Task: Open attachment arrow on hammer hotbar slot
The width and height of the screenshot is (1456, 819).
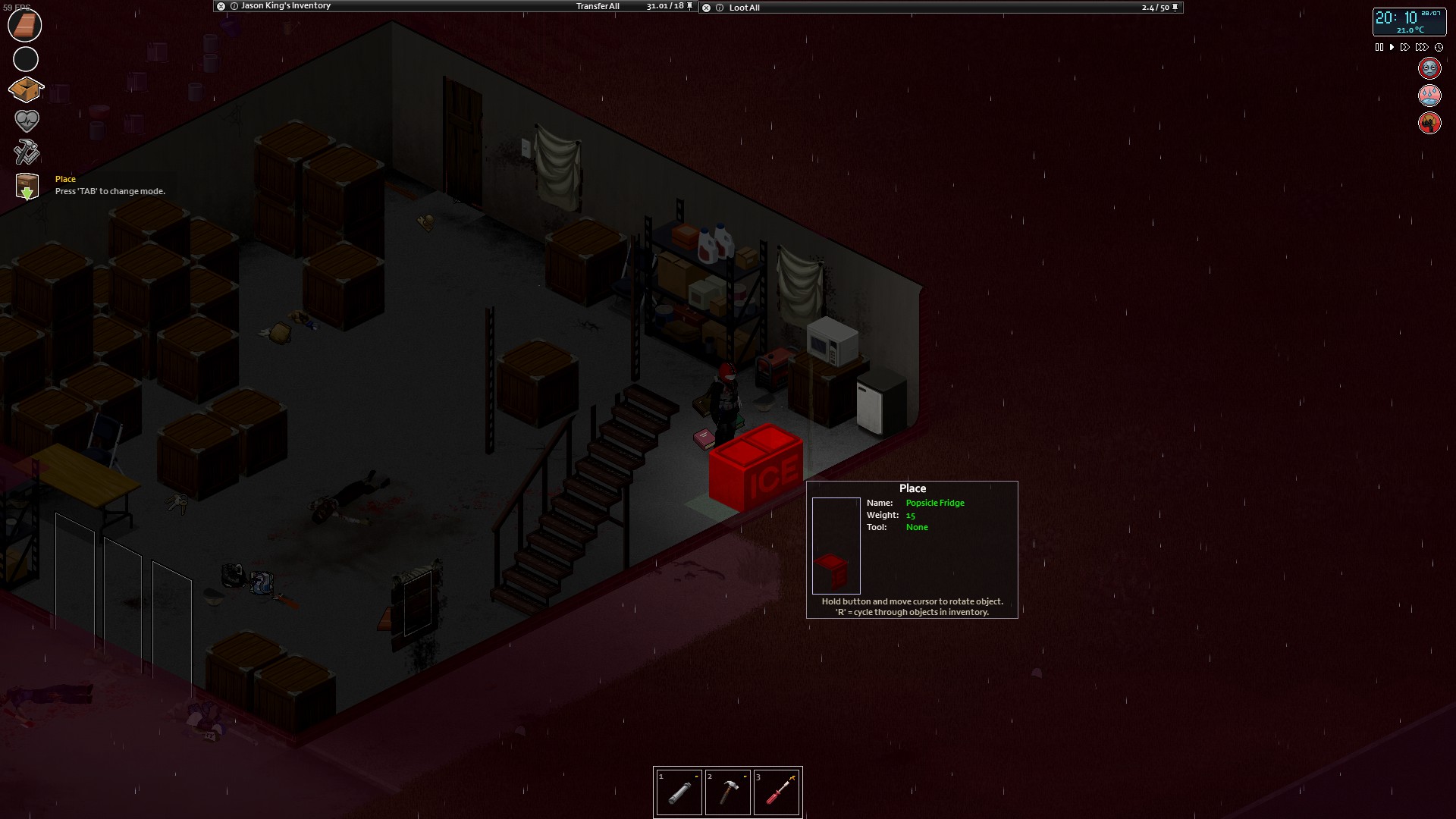Action: coord(745,777)
